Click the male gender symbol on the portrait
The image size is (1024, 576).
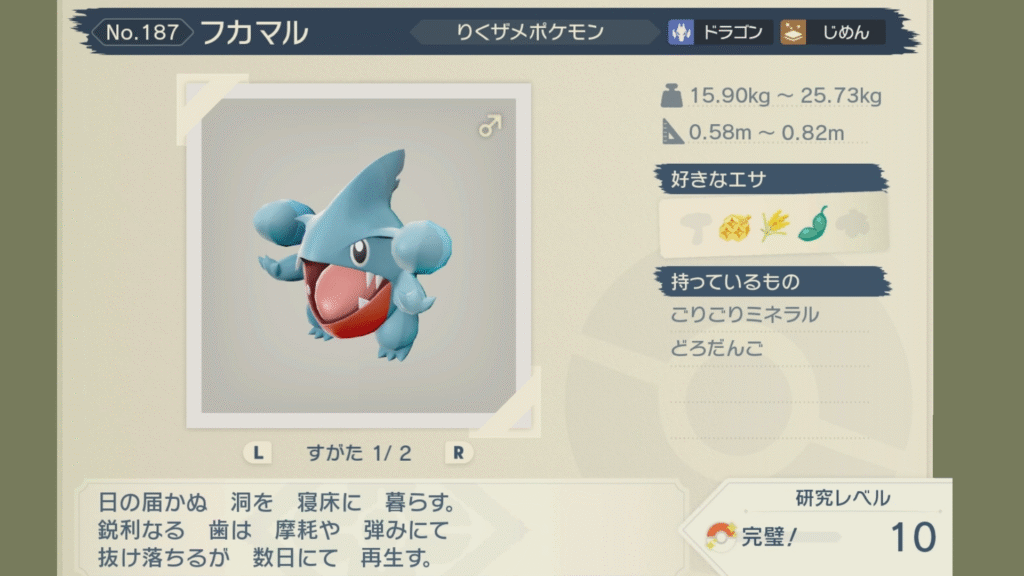[x=489, y=128]
